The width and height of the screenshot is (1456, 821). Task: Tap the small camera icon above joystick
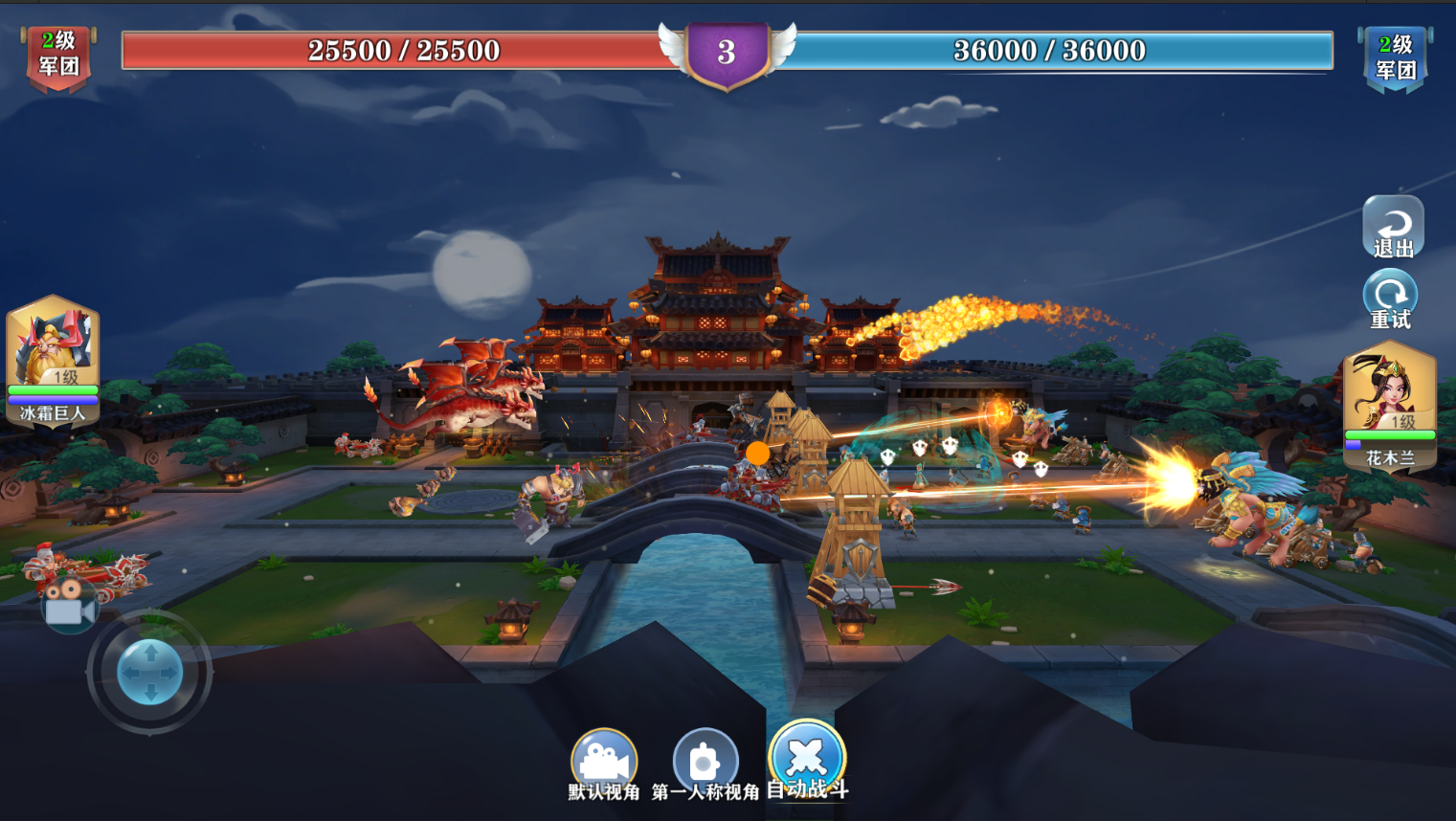tap(69, 605)
